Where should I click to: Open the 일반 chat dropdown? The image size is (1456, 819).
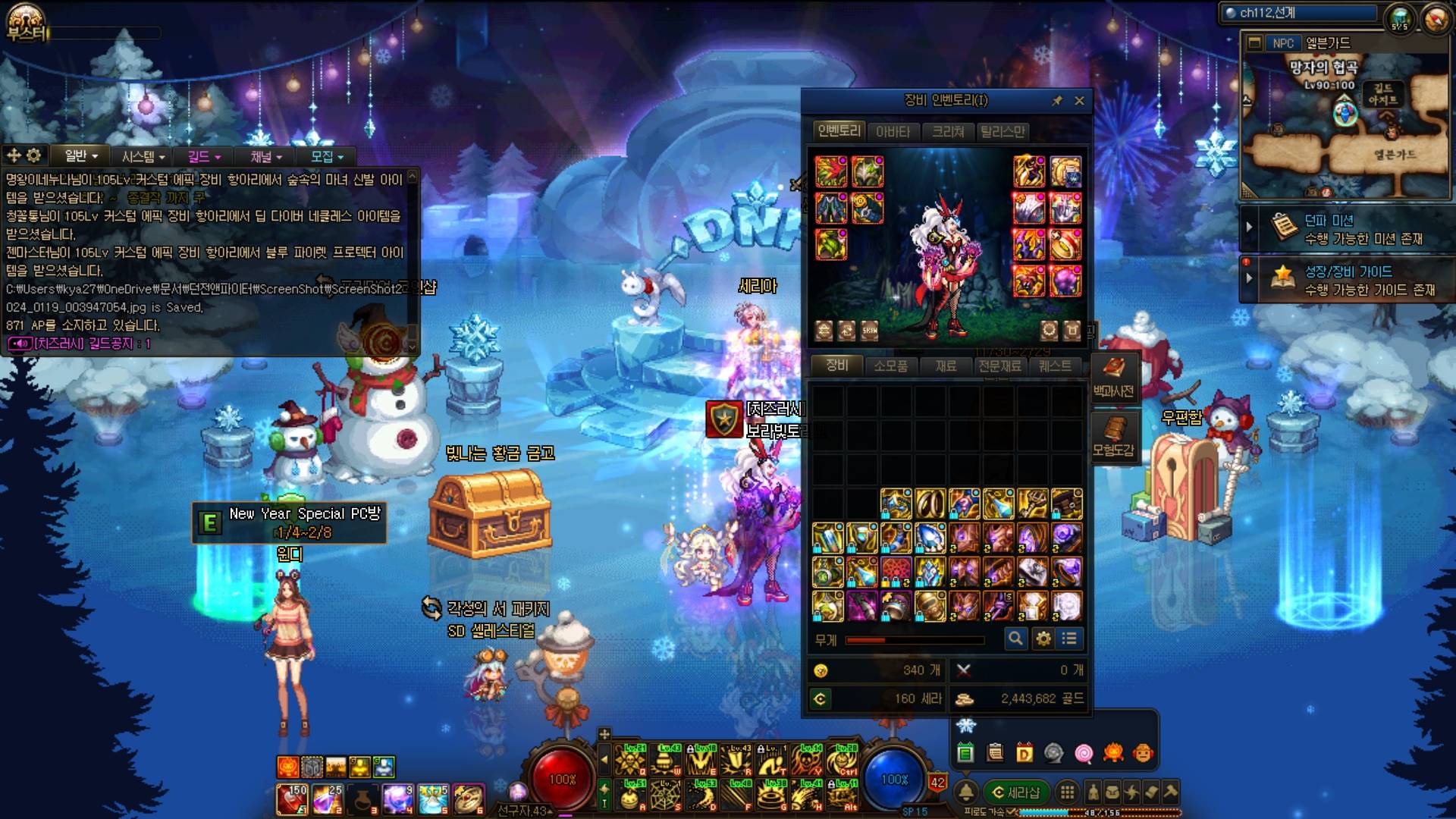[81, 156]
